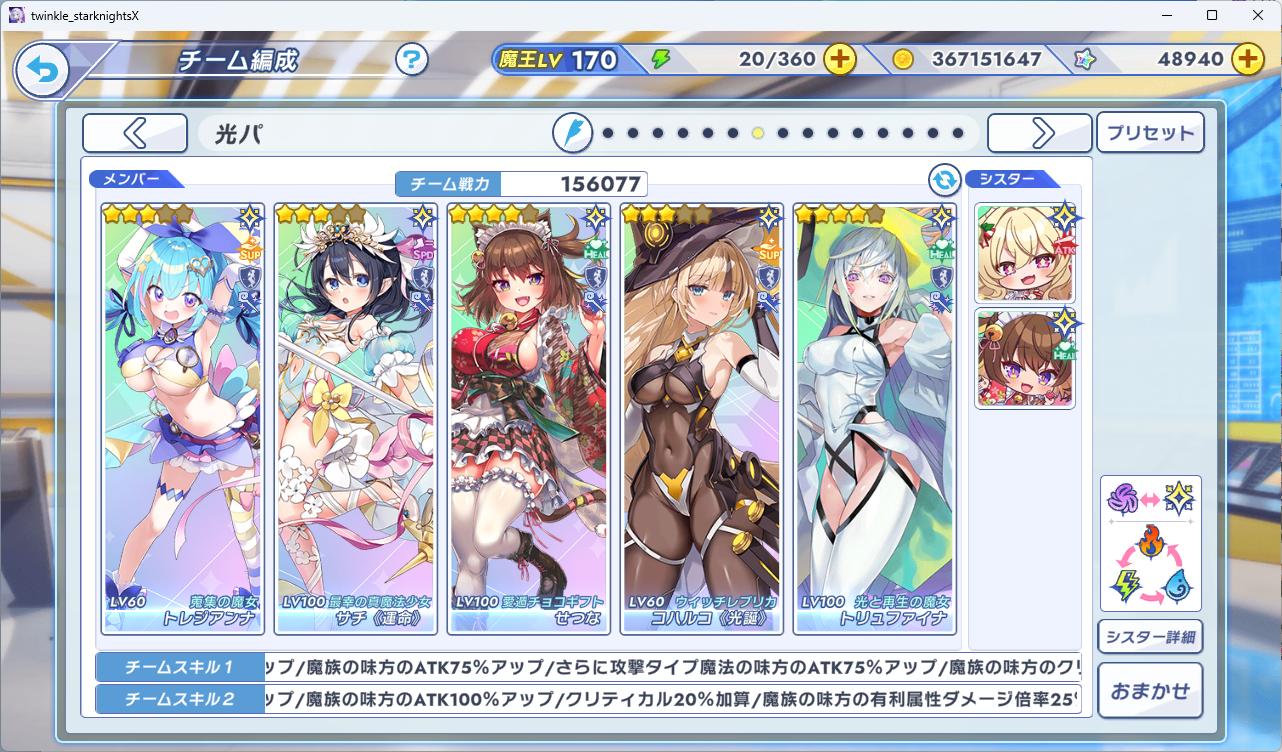The height and width of the screenshot is (752, 1282).
Task: Click the lightning team quick-select icon
Action: 572,133
